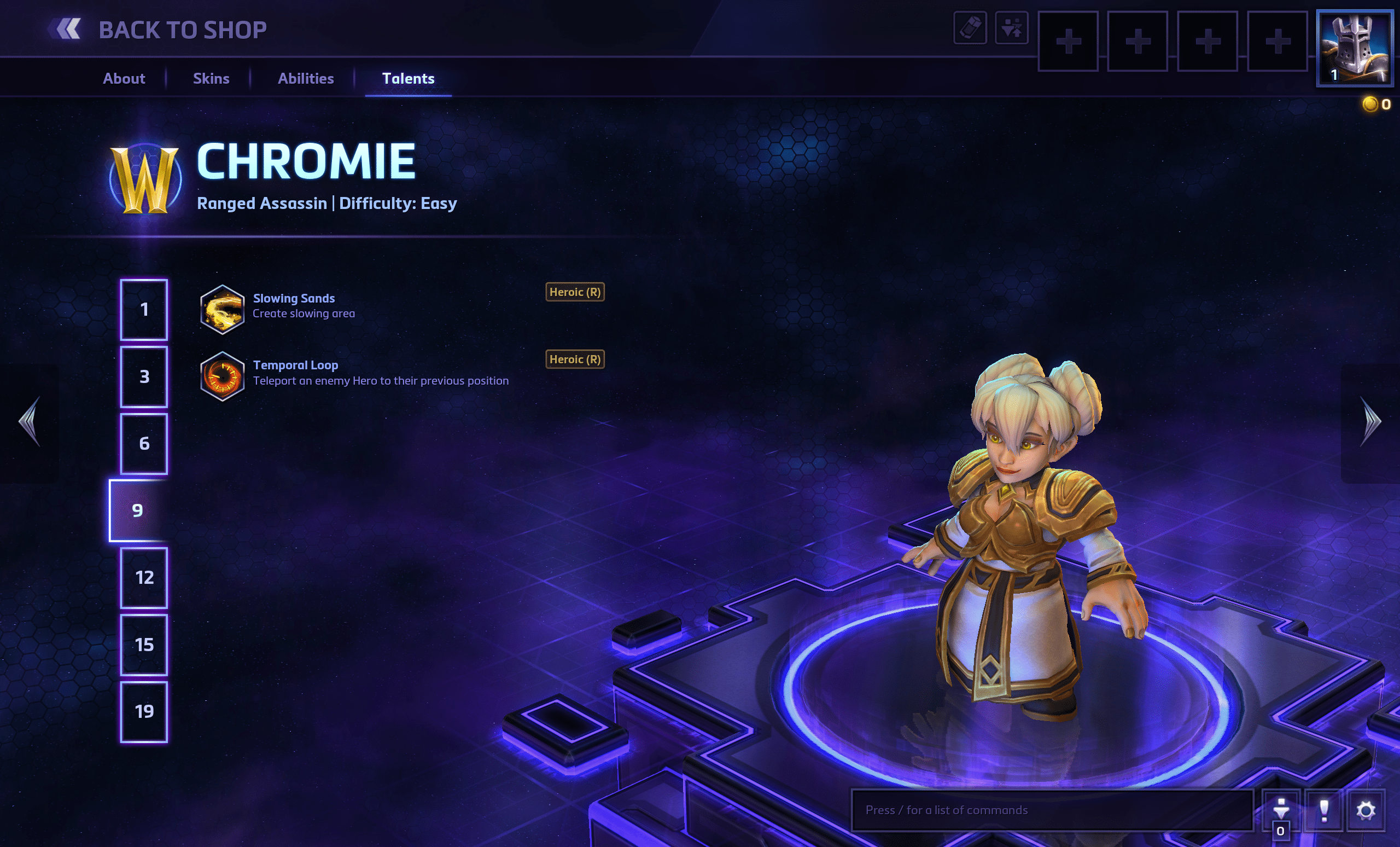Show the Abilities tab
The width and height of the screenshot is (1400, 847).
306,78
